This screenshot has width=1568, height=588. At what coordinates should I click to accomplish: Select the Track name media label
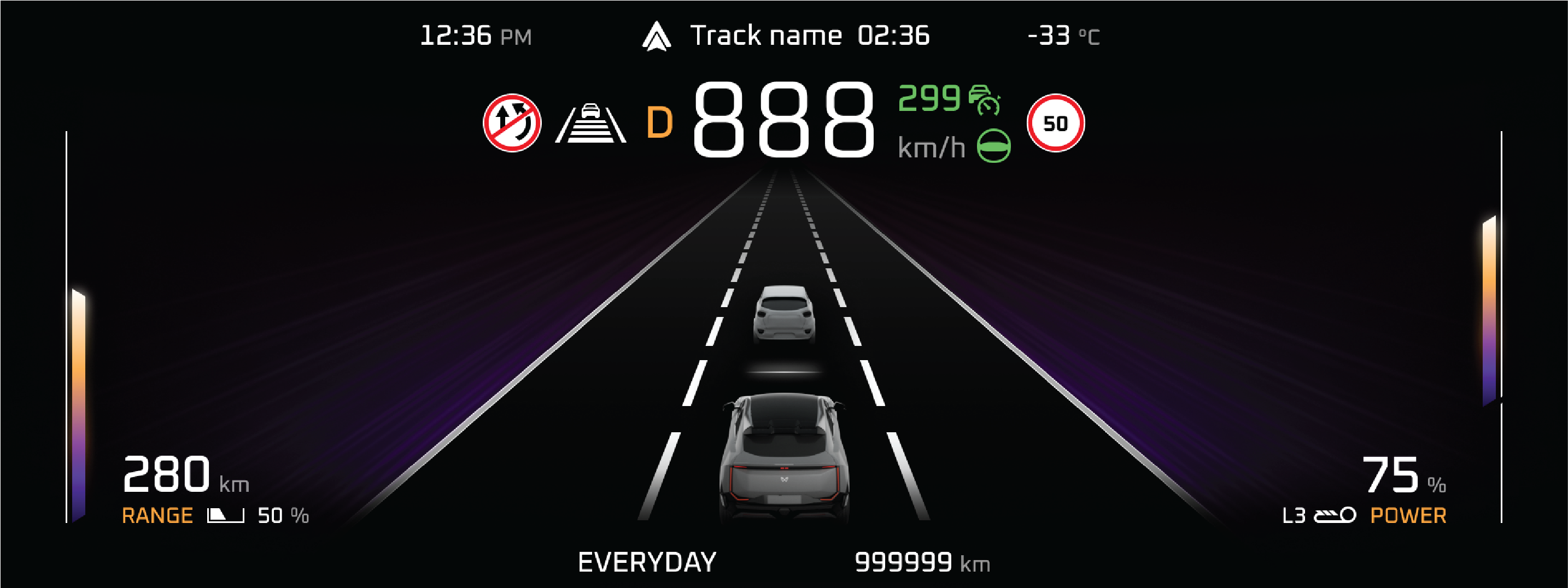[766, 36]
